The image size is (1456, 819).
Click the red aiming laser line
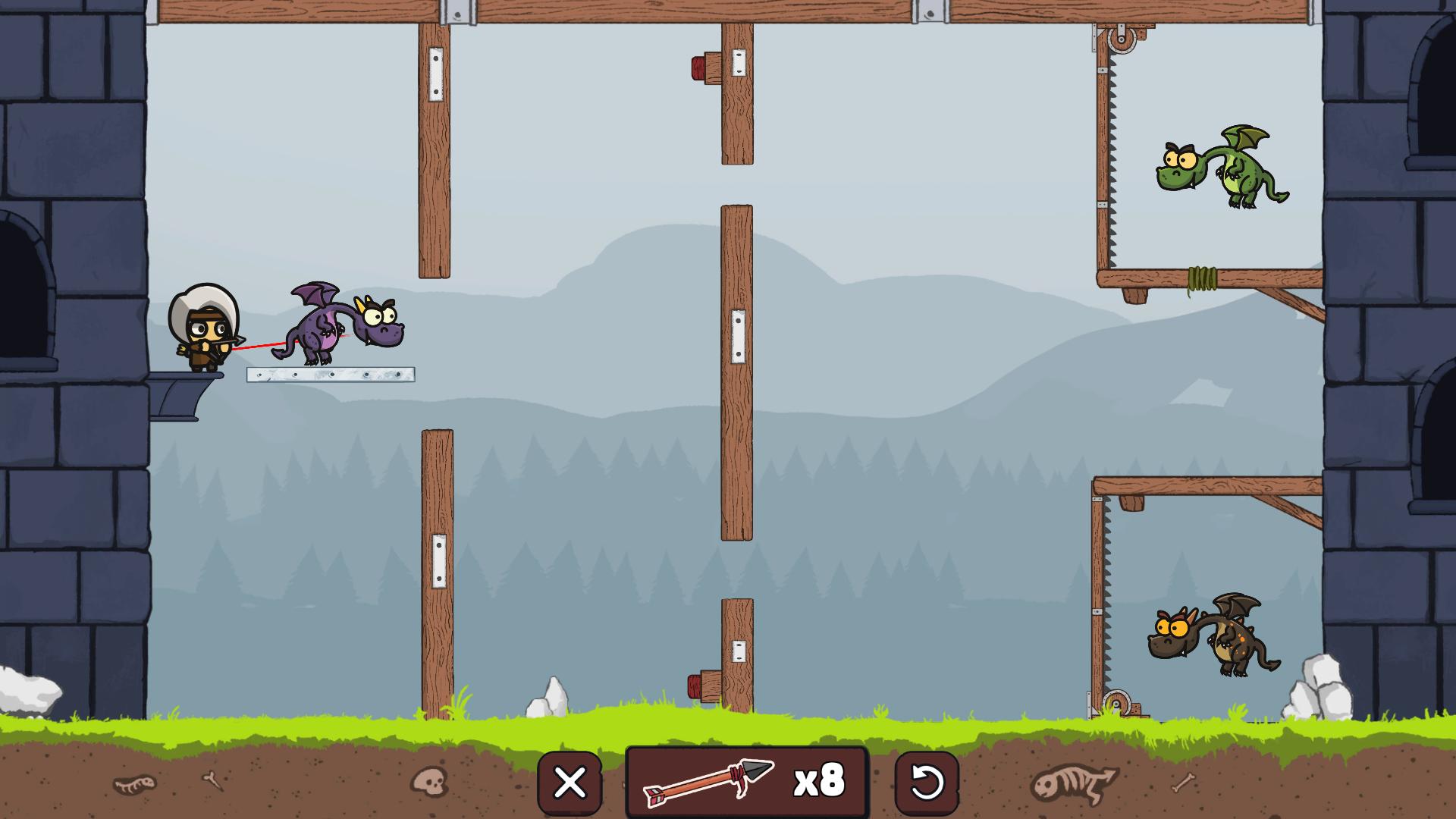coord(262,345)
